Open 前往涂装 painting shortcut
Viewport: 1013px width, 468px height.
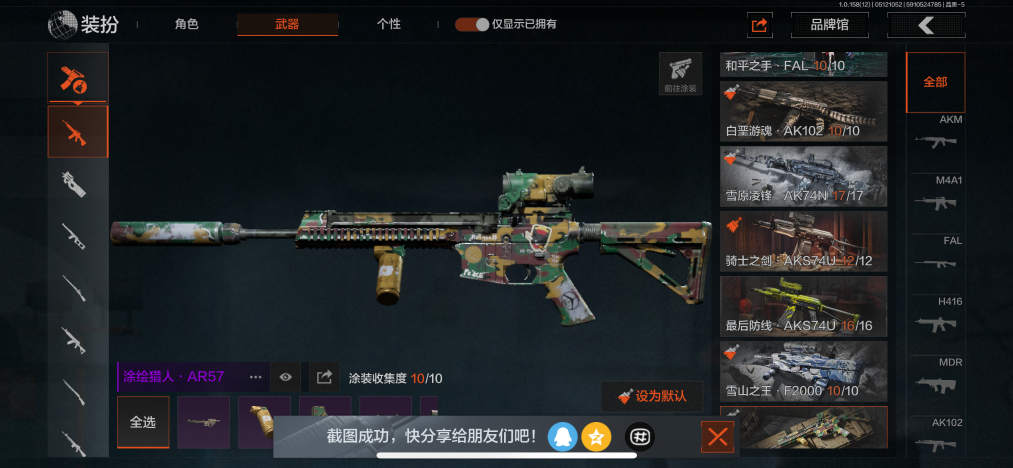point(680,74)
